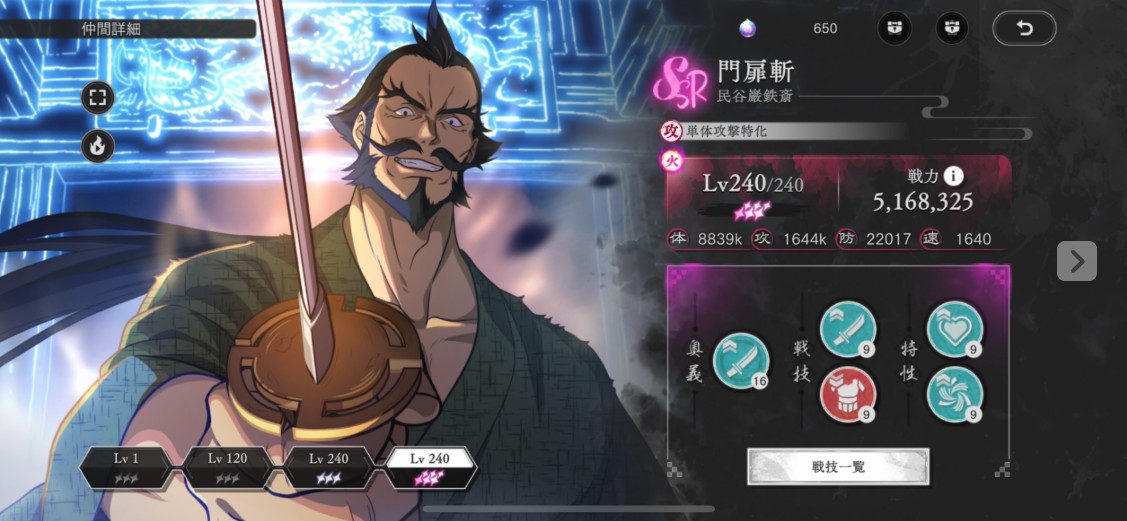This screenshot has height=521, width=1127.
Task: Show the next character with the arrow
Action: 1076,261
